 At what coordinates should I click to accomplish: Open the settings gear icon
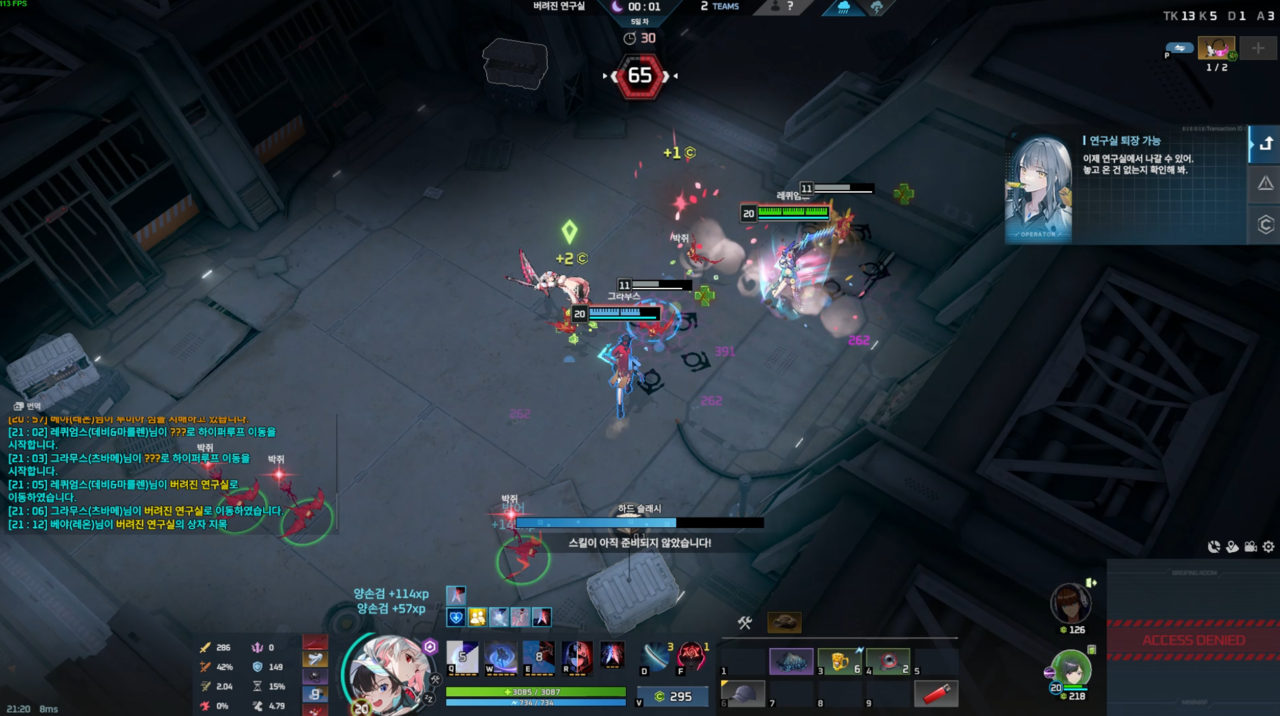point(1268,547)
